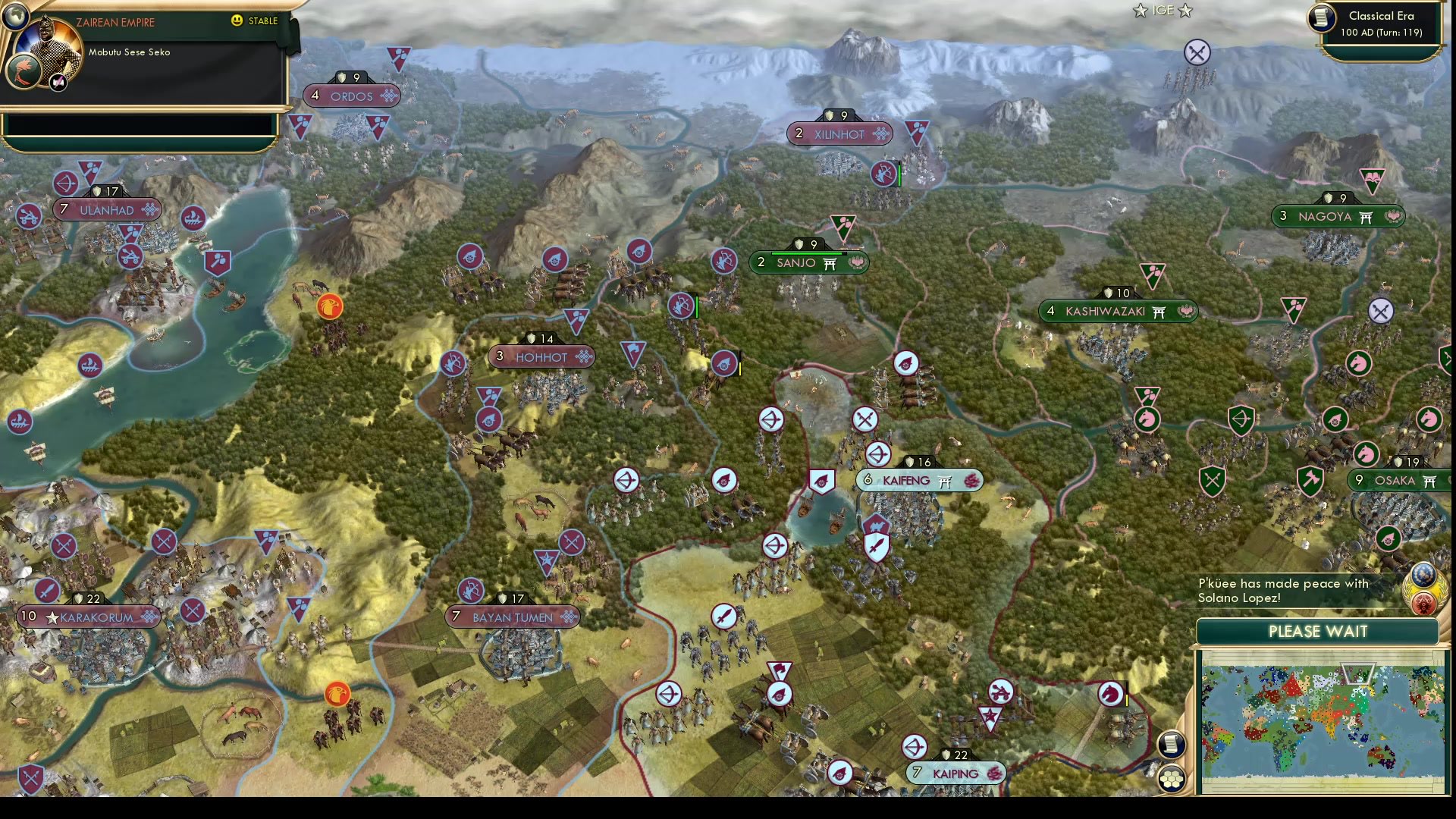Select the crossed-swords unit near Karakorum
The width and height of the screenshot is (1456, 819).
64,544
